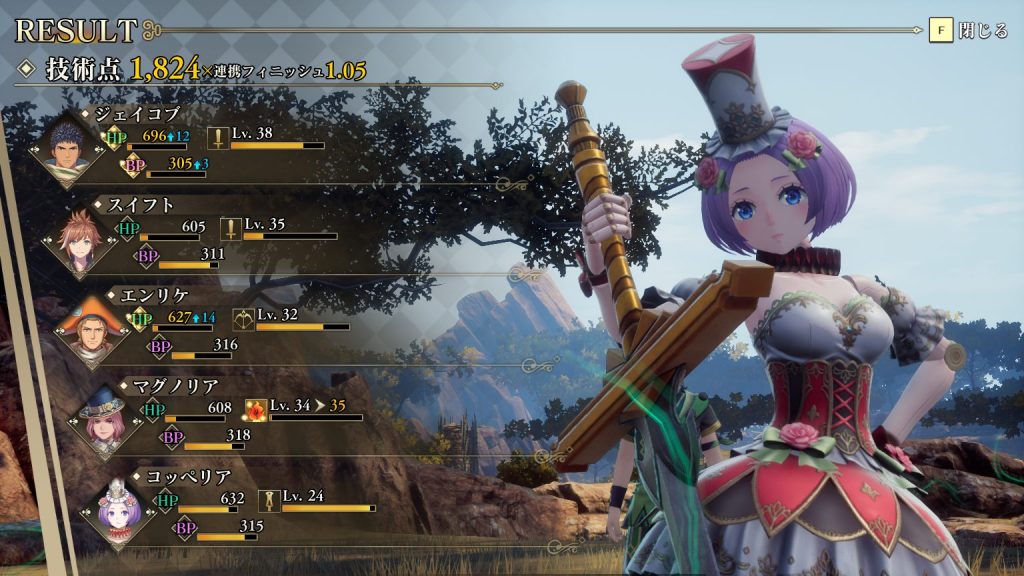Screen dimensions: 1024x576
Task: Select スイフト's character portrait
Action: tap(83, 239)
